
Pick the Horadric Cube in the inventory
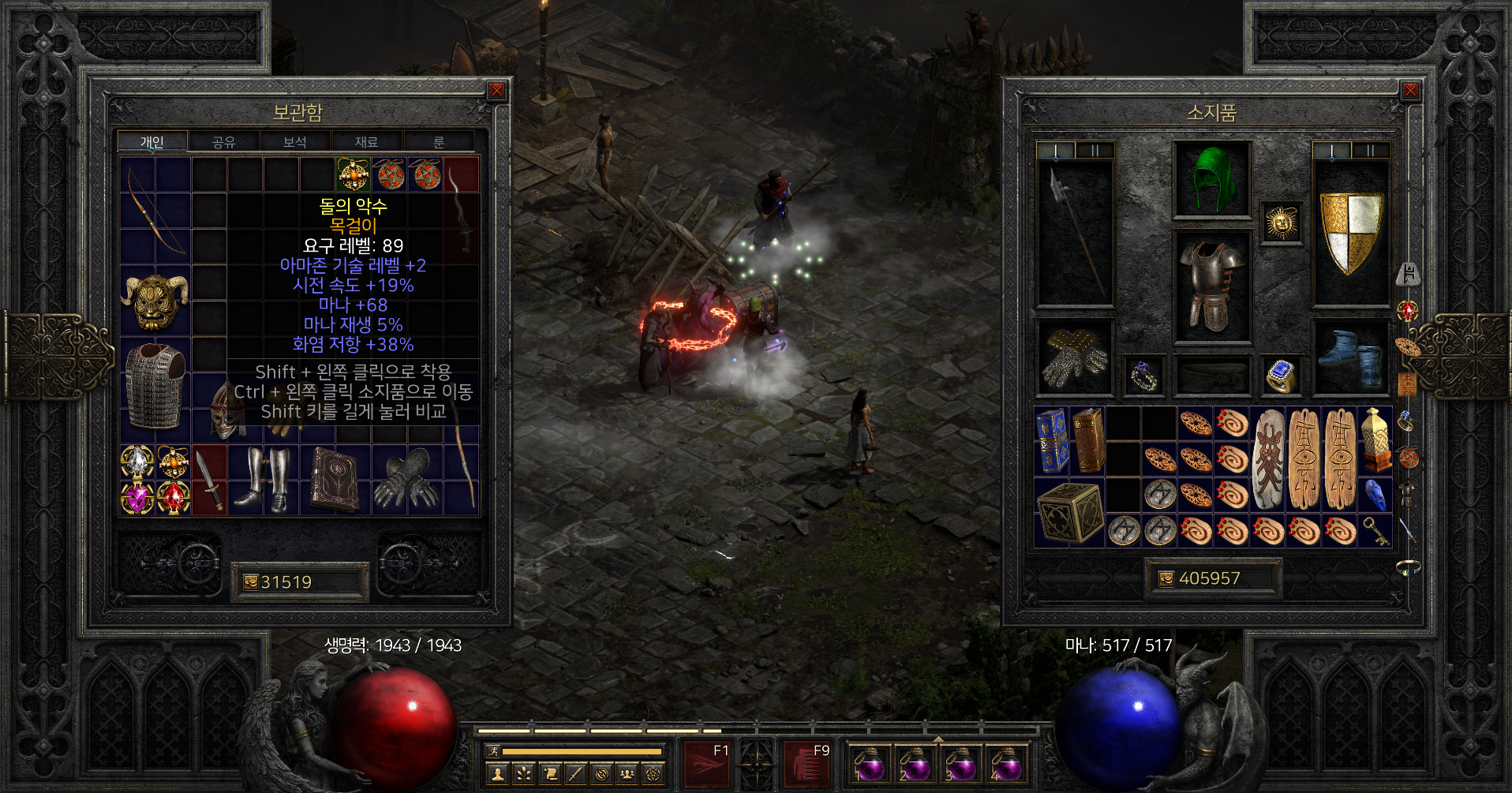(x=1069, y=512)
